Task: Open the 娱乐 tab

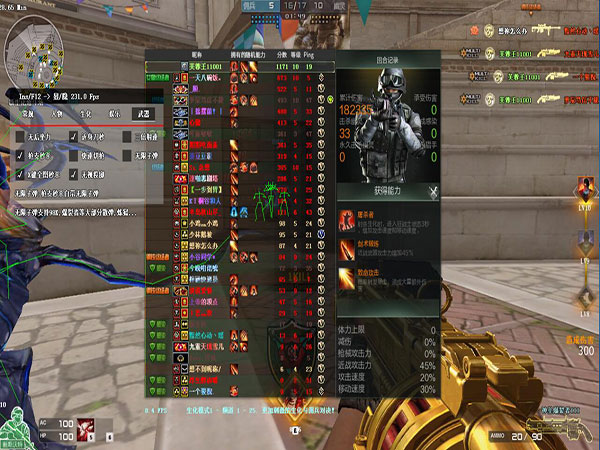Action: pos(114,114)
